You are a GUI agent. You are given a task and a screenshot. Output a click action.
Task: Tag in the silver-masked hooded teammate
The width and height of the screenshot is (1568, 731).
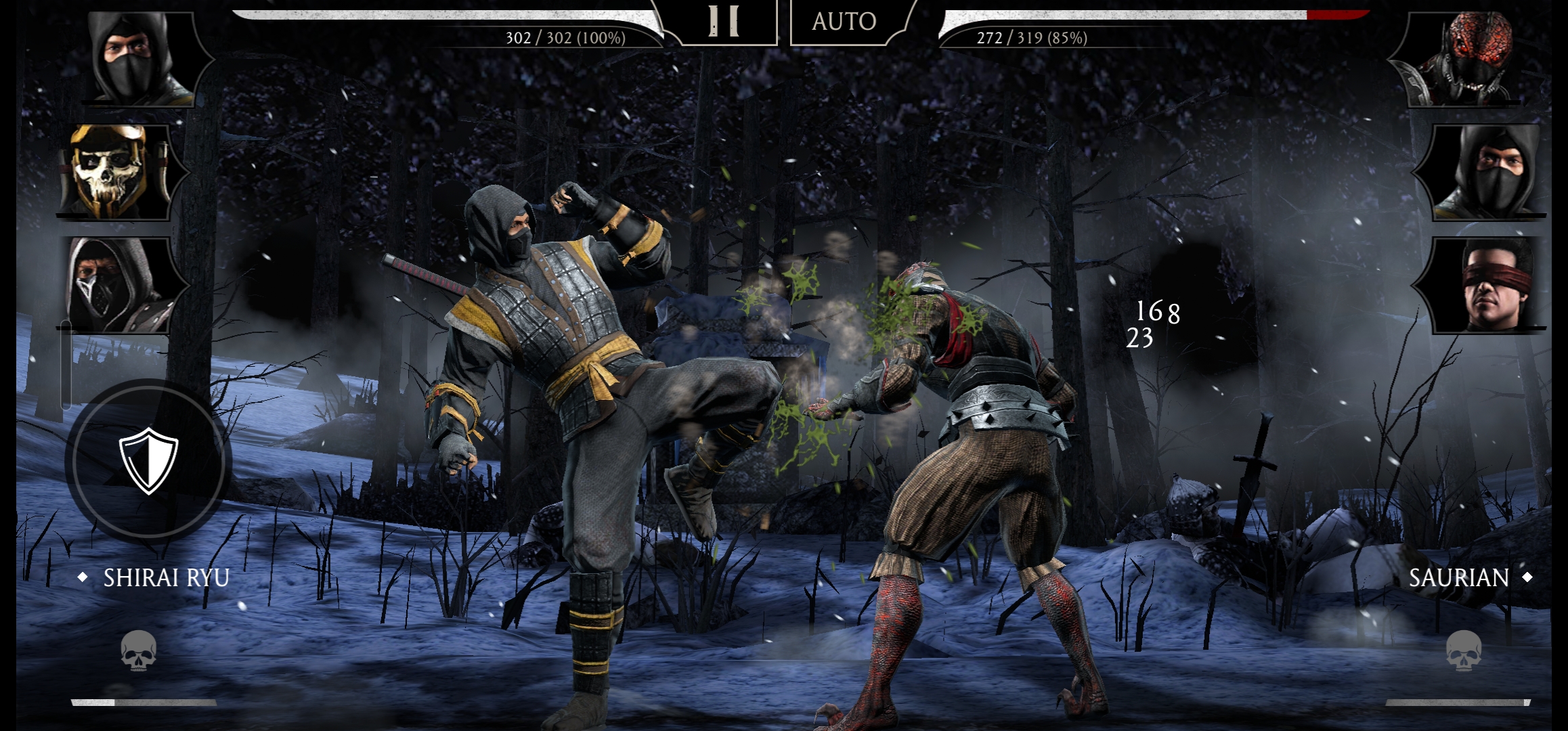tap(115, 284)
